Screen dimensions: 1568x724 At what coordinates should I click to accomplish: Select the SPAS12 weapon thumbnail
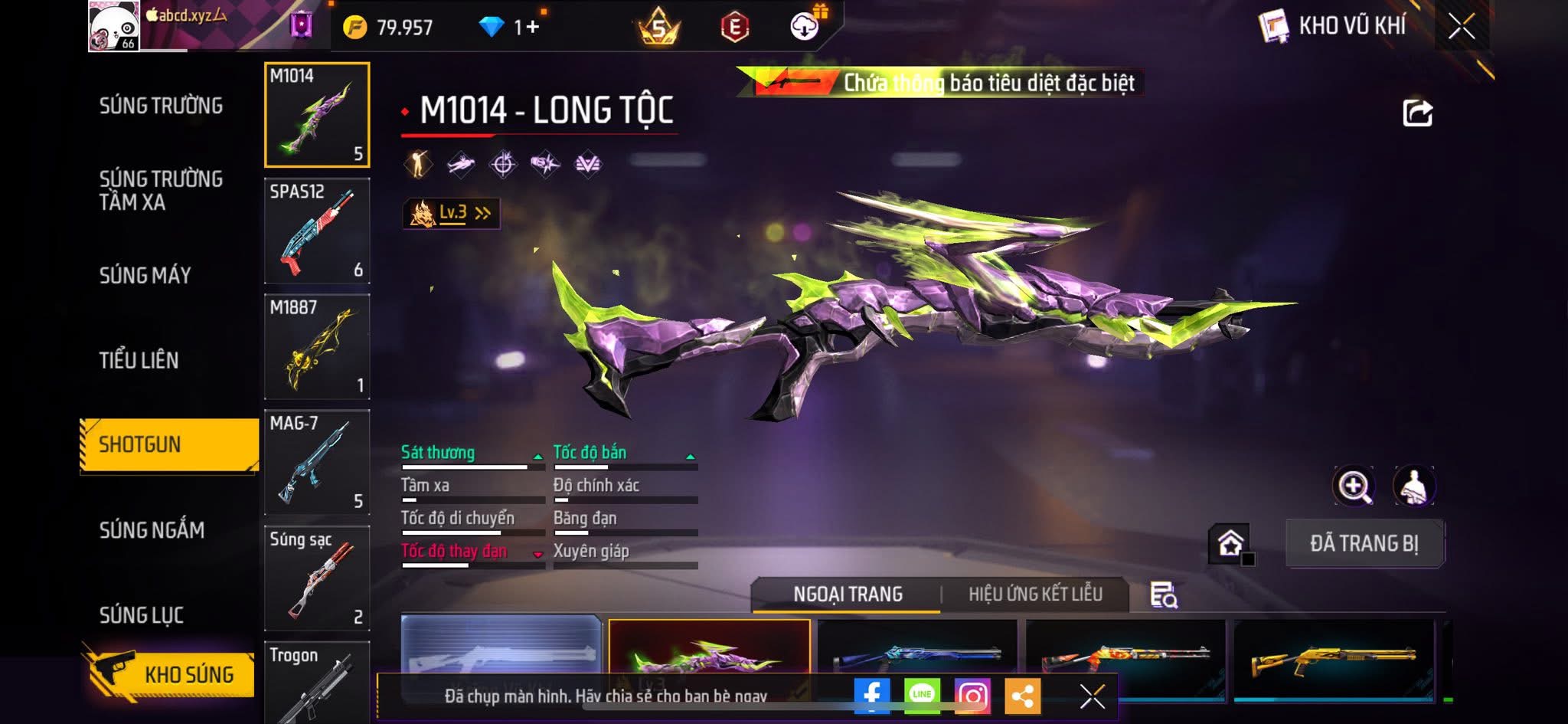[317, 231]
